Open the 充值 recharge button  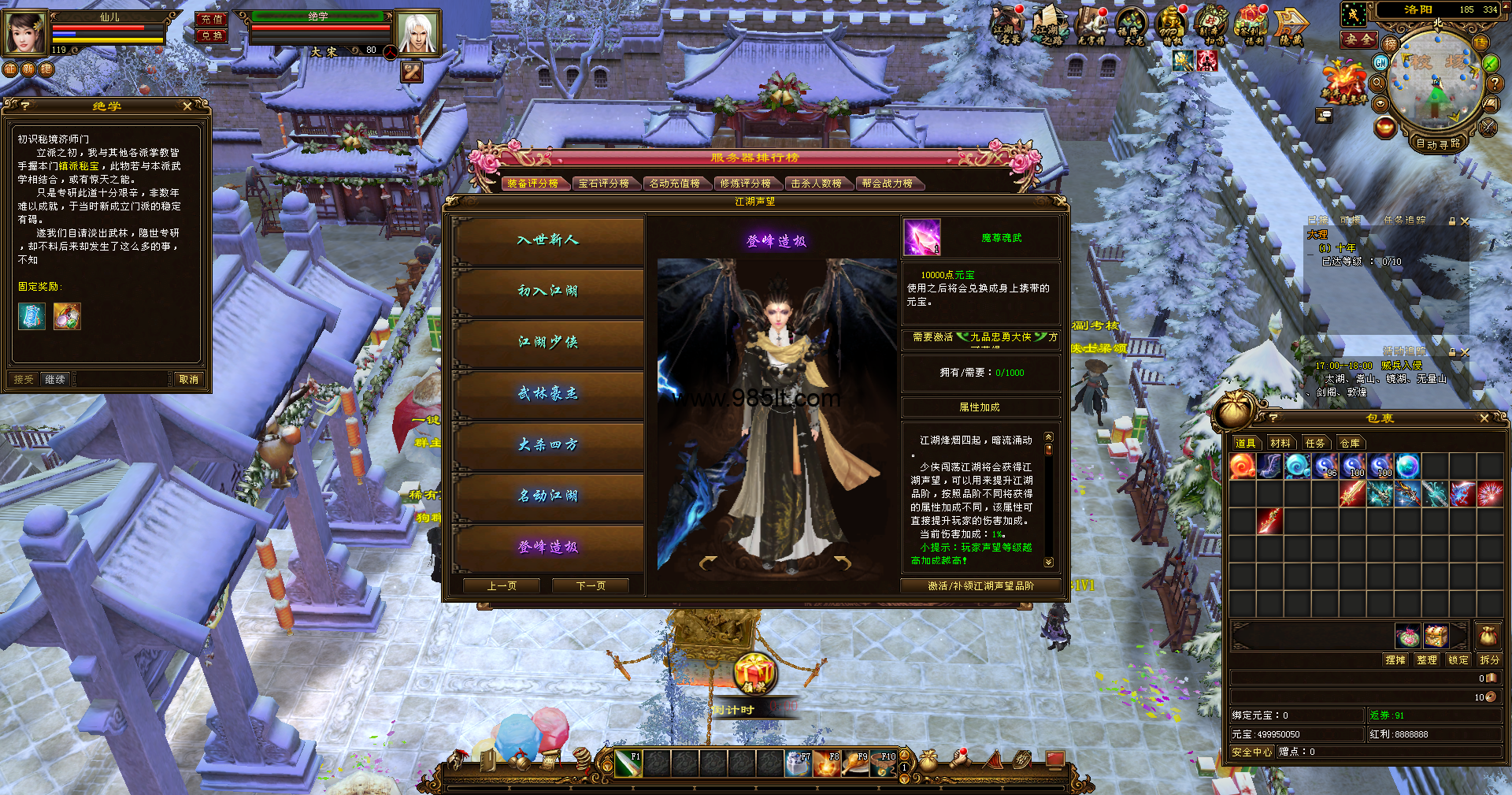tap(212, 19)
